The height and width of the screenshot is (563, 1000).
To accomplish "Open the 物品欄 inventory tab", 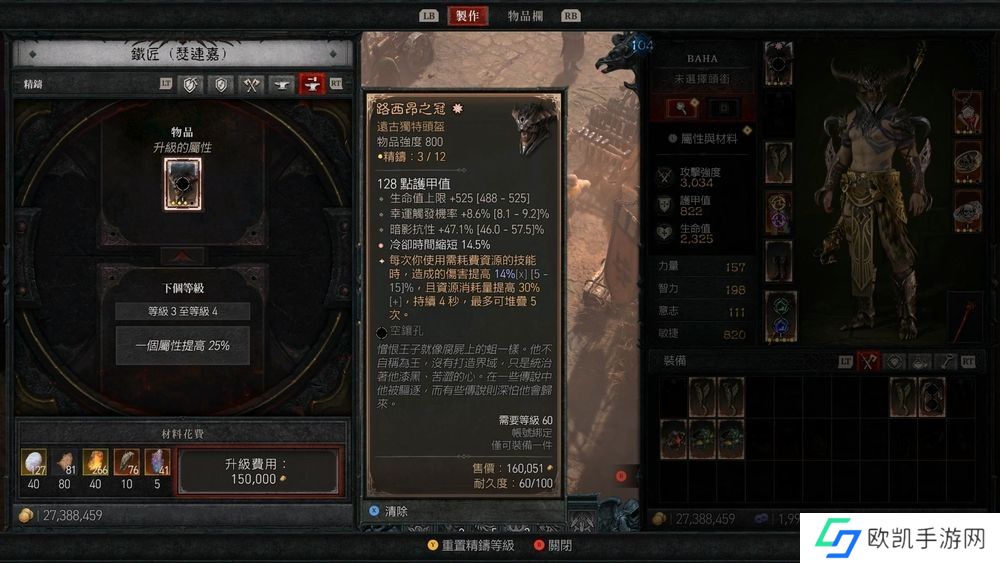I will point(525,16).
